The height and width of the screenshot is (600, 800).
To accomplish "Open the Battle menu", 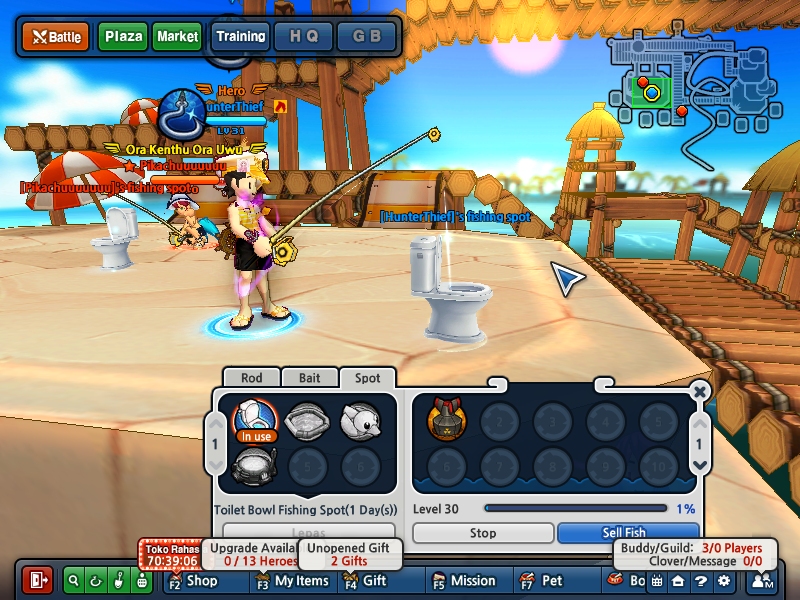I will [x=56, y=37].
